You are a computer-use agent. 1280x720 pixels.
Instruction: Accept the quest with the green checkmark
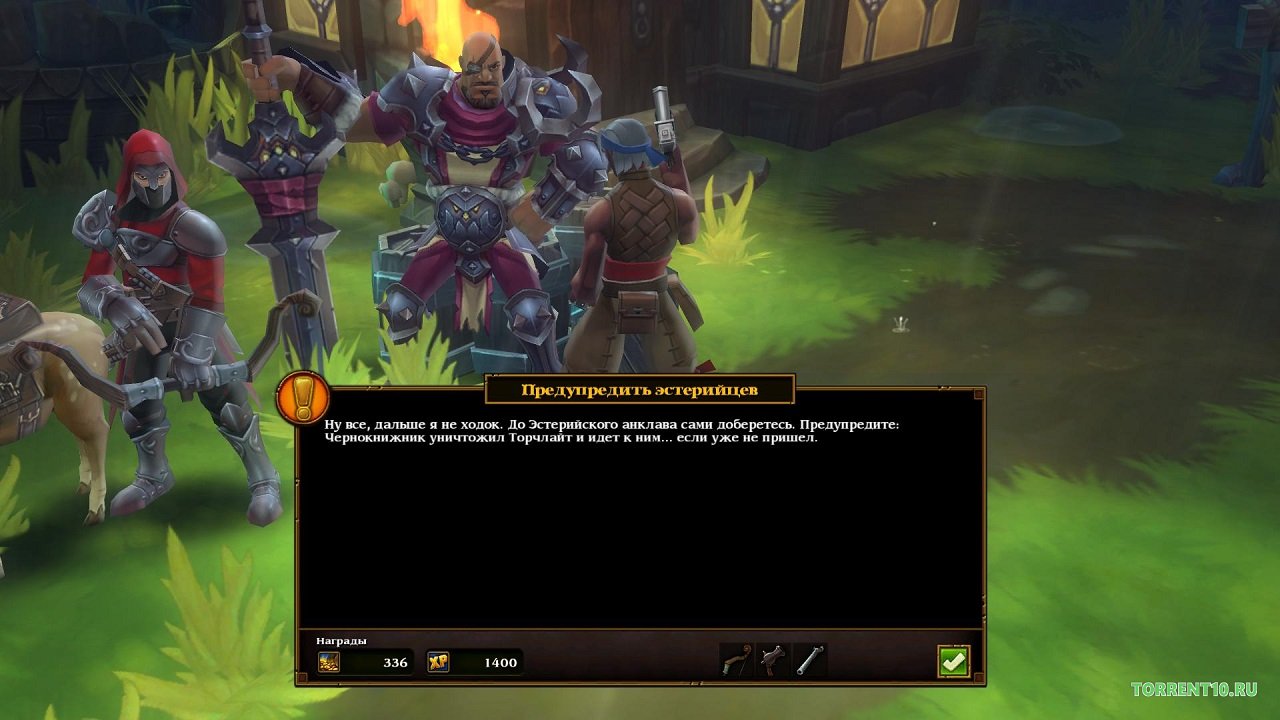(953, 661)
